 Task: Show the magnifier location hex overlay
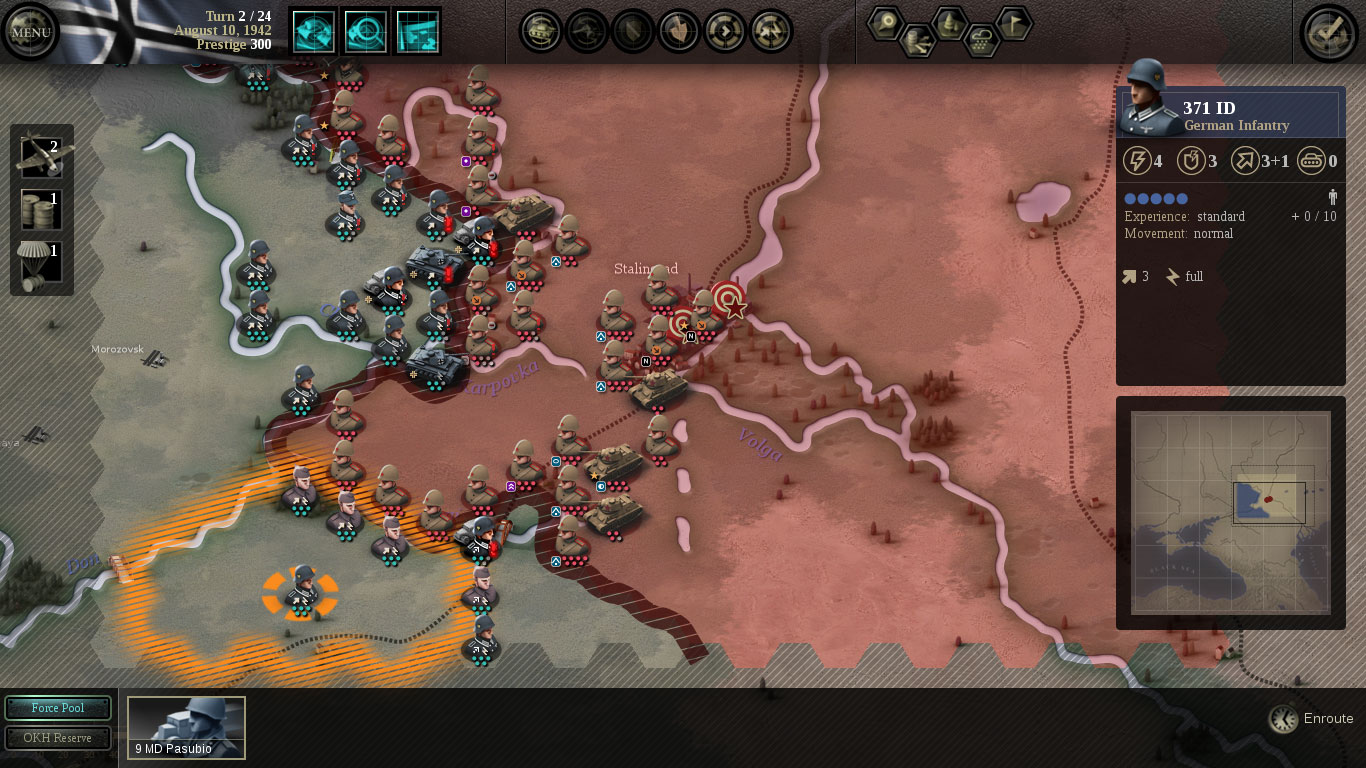(885, 22)
